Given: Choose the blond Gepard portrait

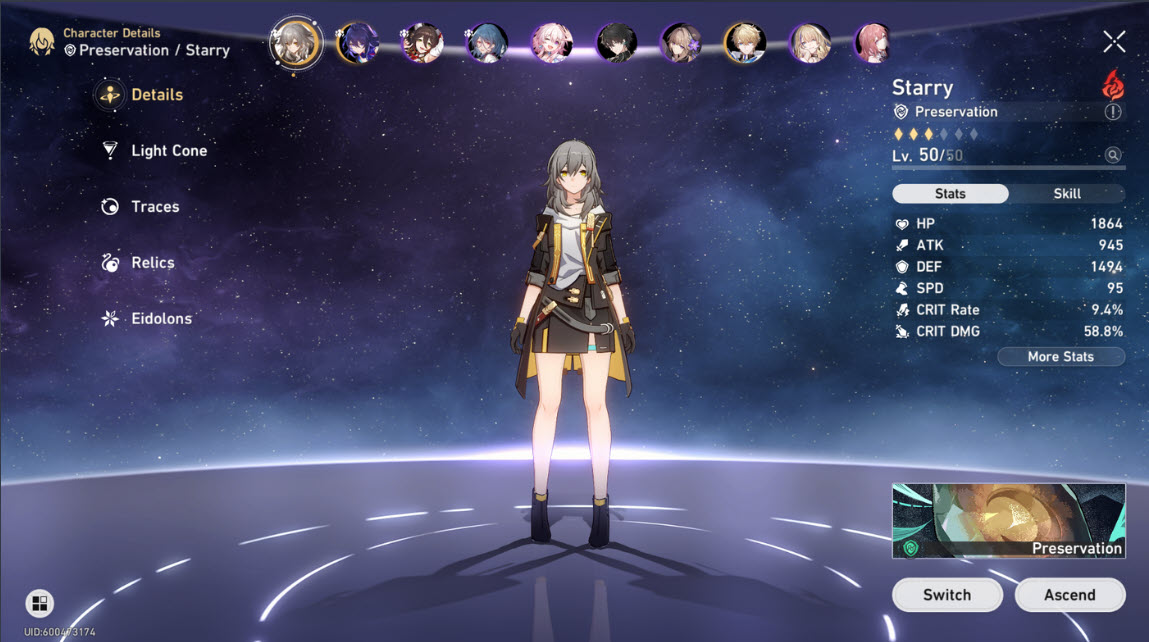Looking at the screenshot, I should 744,43.
